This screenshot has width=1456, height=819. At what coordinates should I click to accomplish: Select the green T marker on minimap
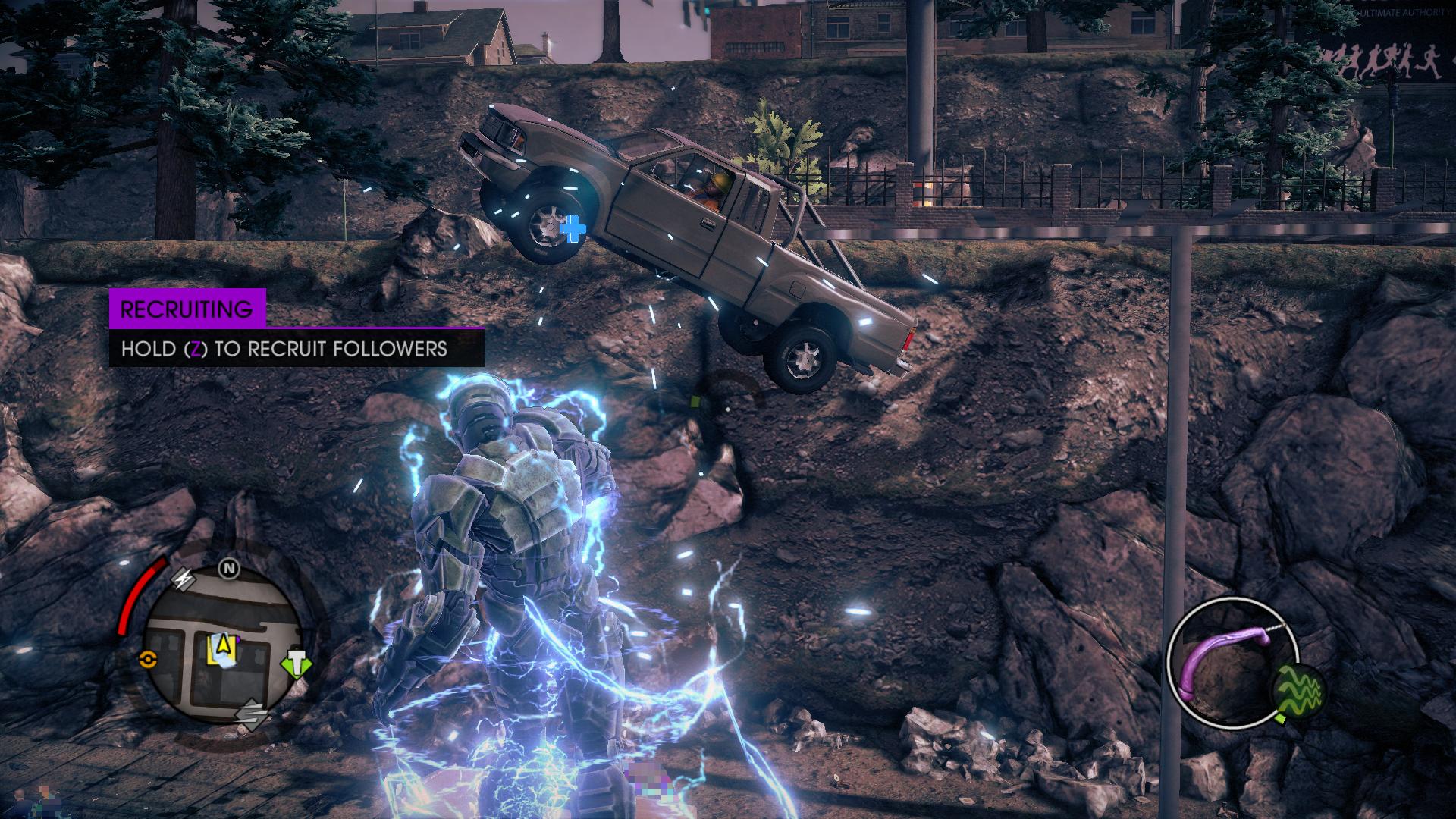(297, 664)
